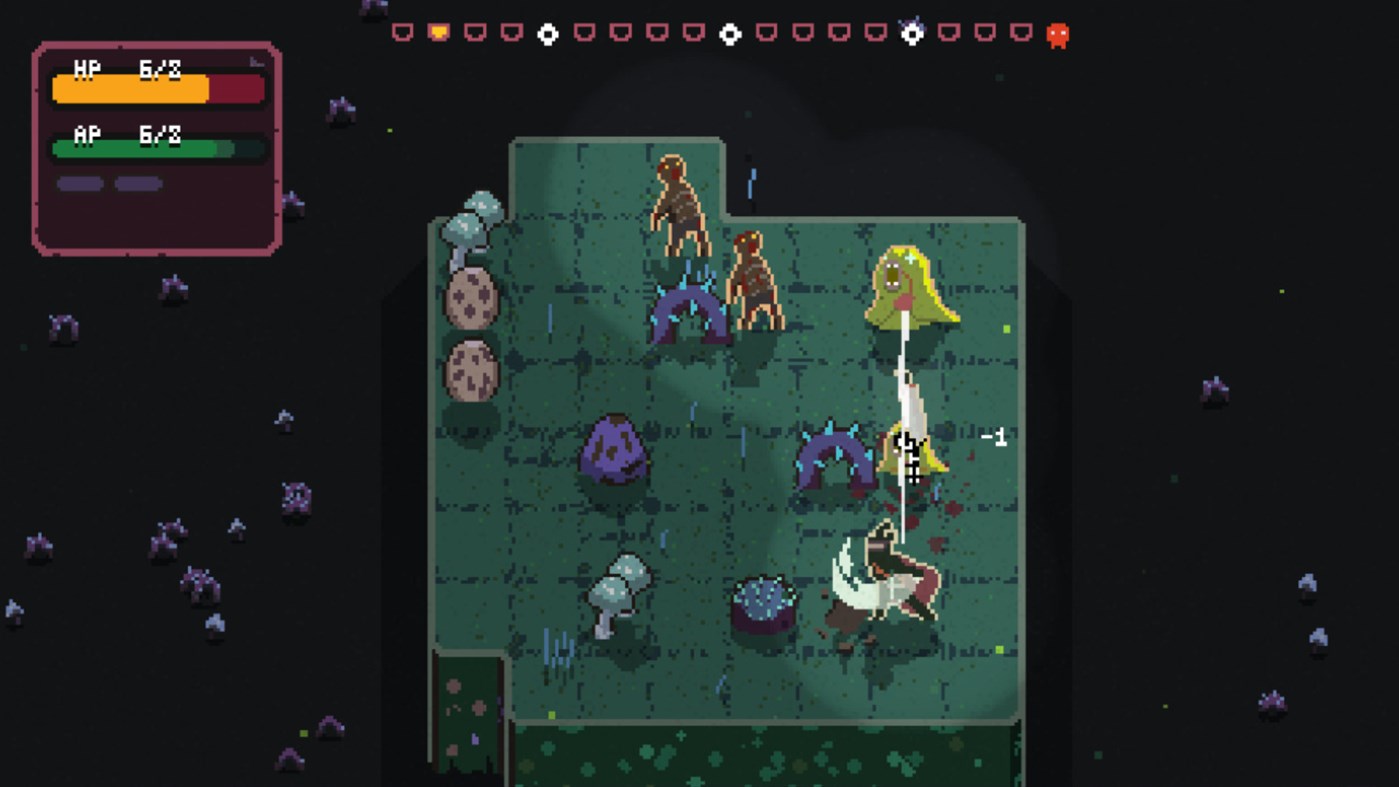Click the second purple ability pill in the stats panel
The image size is (1399, 787).
136,183
